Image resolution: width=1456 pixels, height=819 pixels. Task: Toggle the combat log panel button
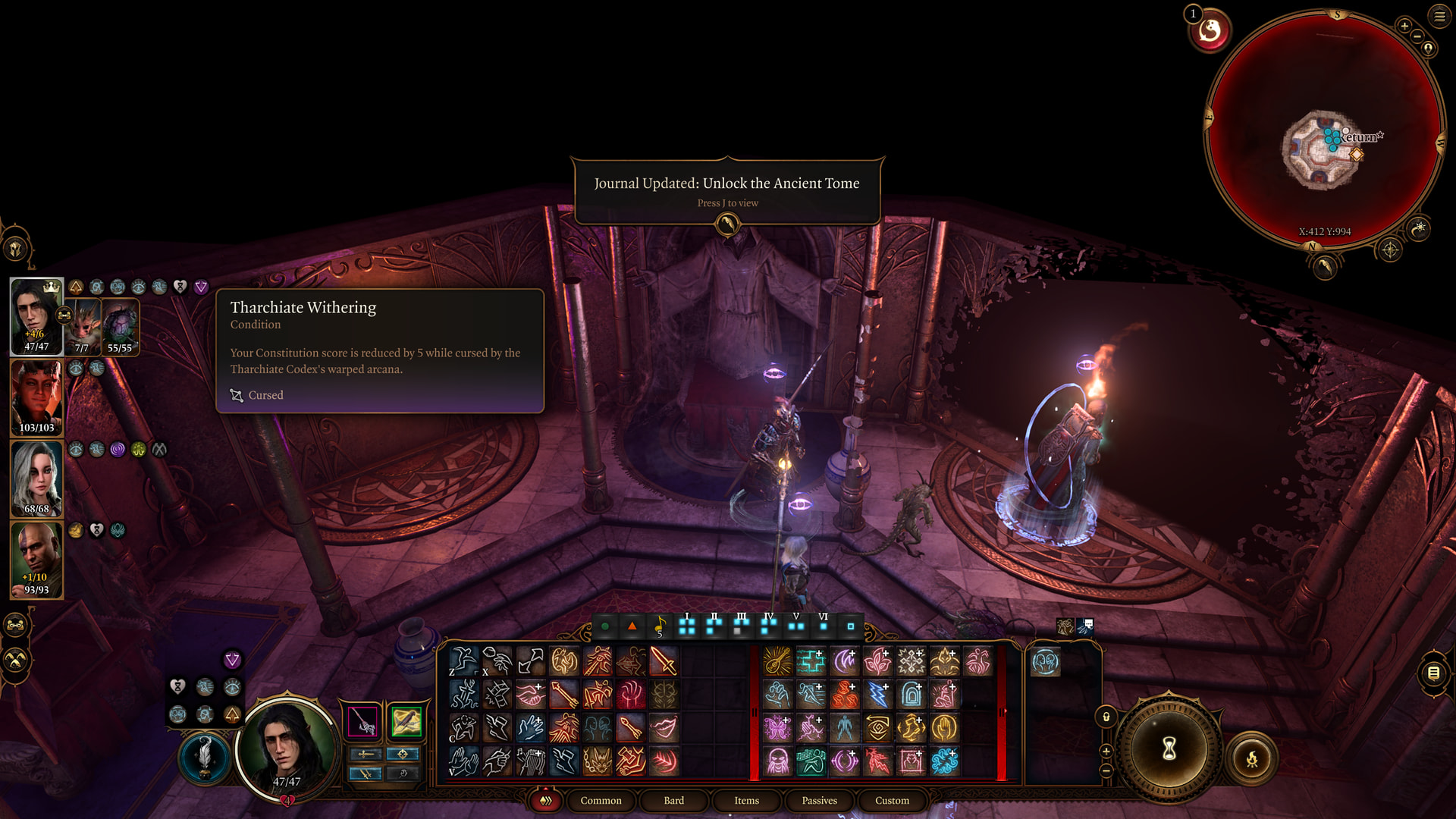pos(1433,673)
